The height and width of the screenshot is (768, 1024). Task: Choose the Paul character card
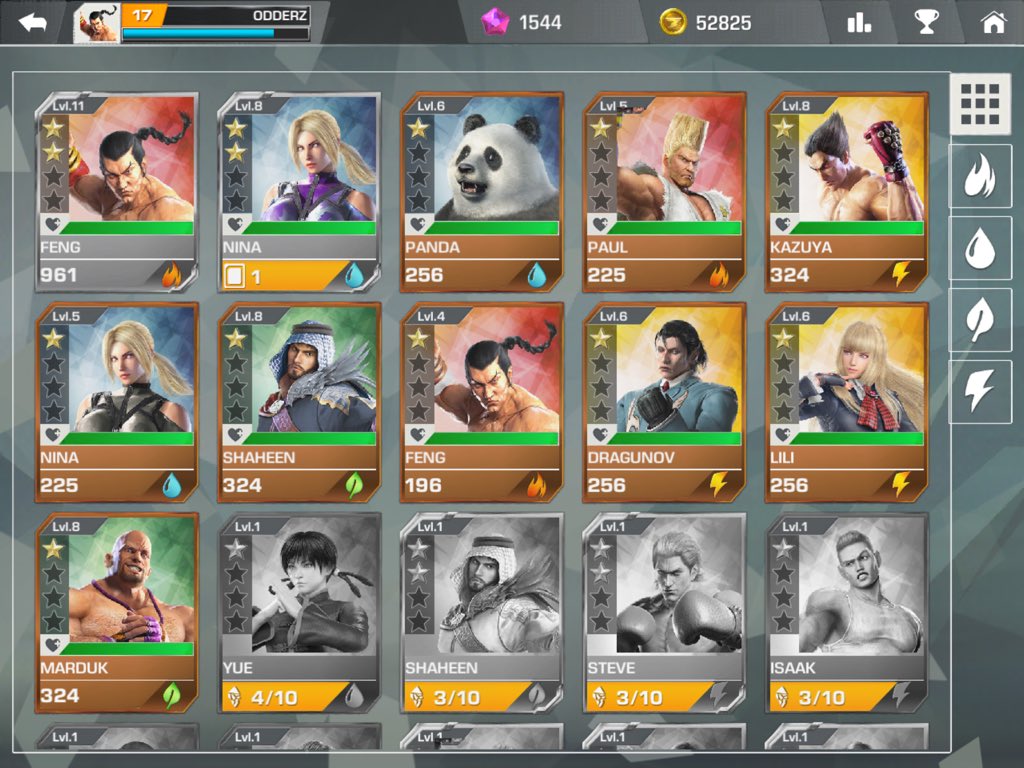point(665,192)
